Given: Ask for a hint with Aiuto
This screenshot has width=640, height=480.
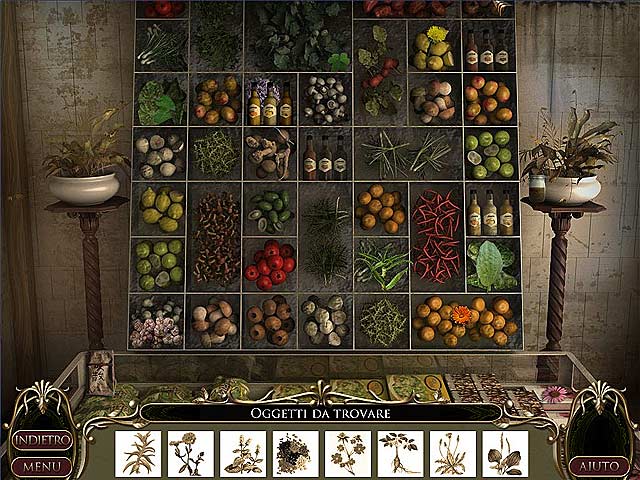Looking at the screenshot, I should tap(597, 466).
